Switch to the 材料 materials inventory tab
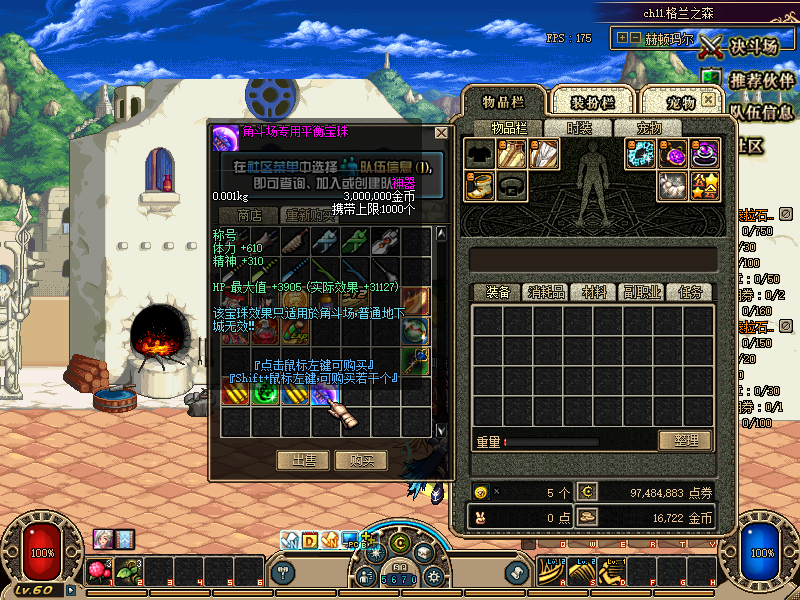800x600 pixels. [594, 292]
